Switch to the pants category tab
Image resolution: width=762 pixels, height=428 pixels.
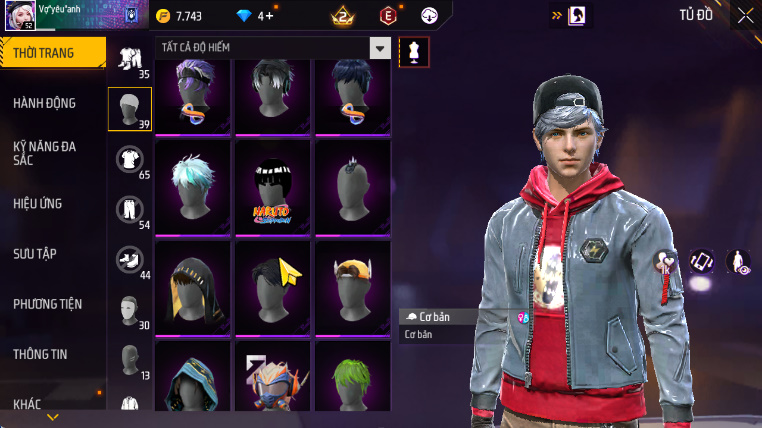[x=130, y=210]
